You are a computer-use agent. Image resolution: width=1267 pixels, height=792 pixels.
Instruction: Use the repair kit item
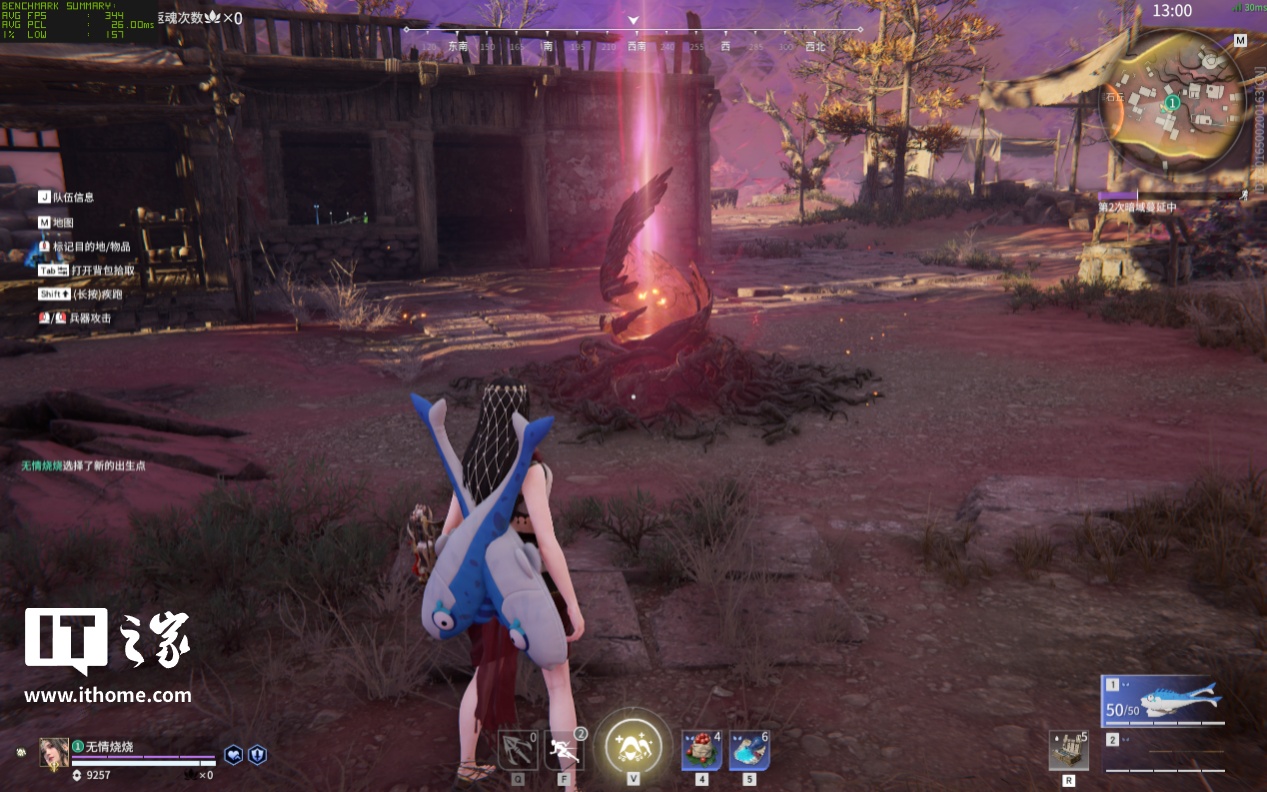[x=1069, y=750]
